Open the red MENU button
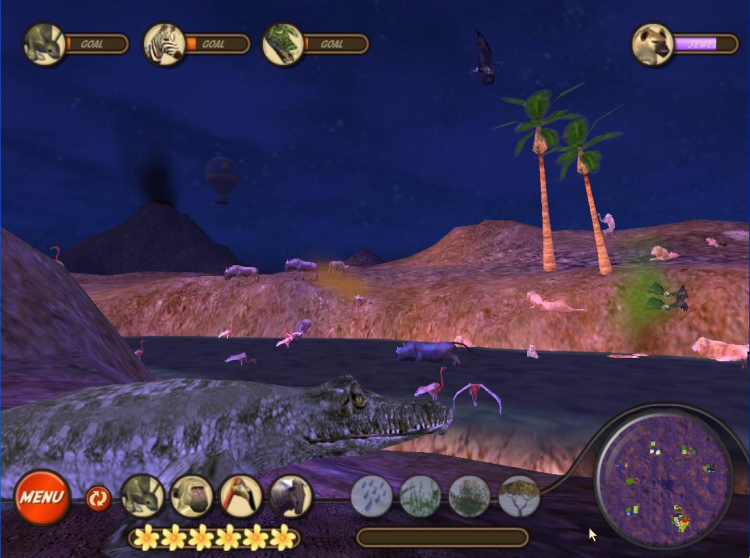 pos(42,497)
